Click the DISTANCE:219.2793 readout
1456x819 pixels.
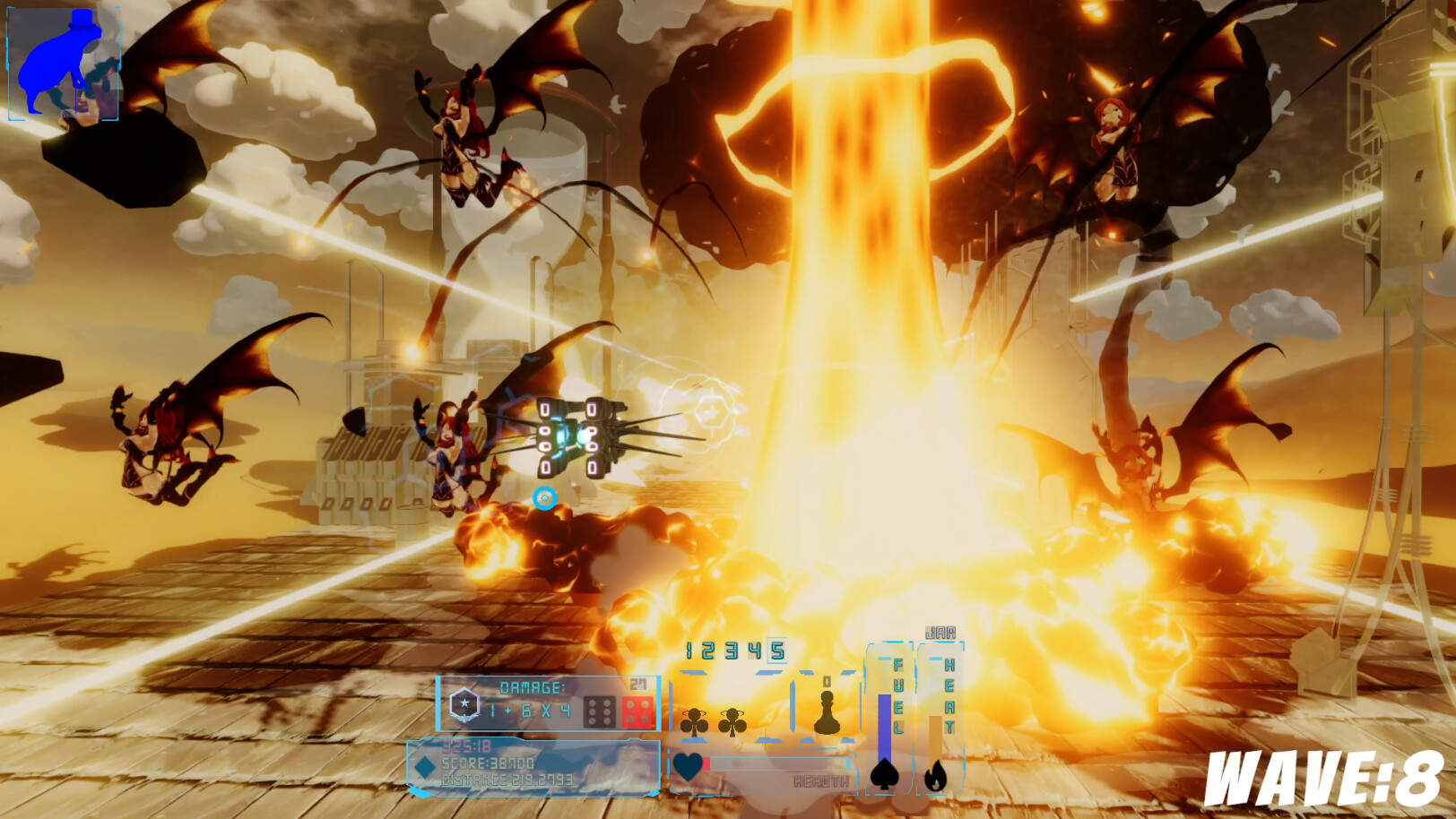(x=507, y=778)
